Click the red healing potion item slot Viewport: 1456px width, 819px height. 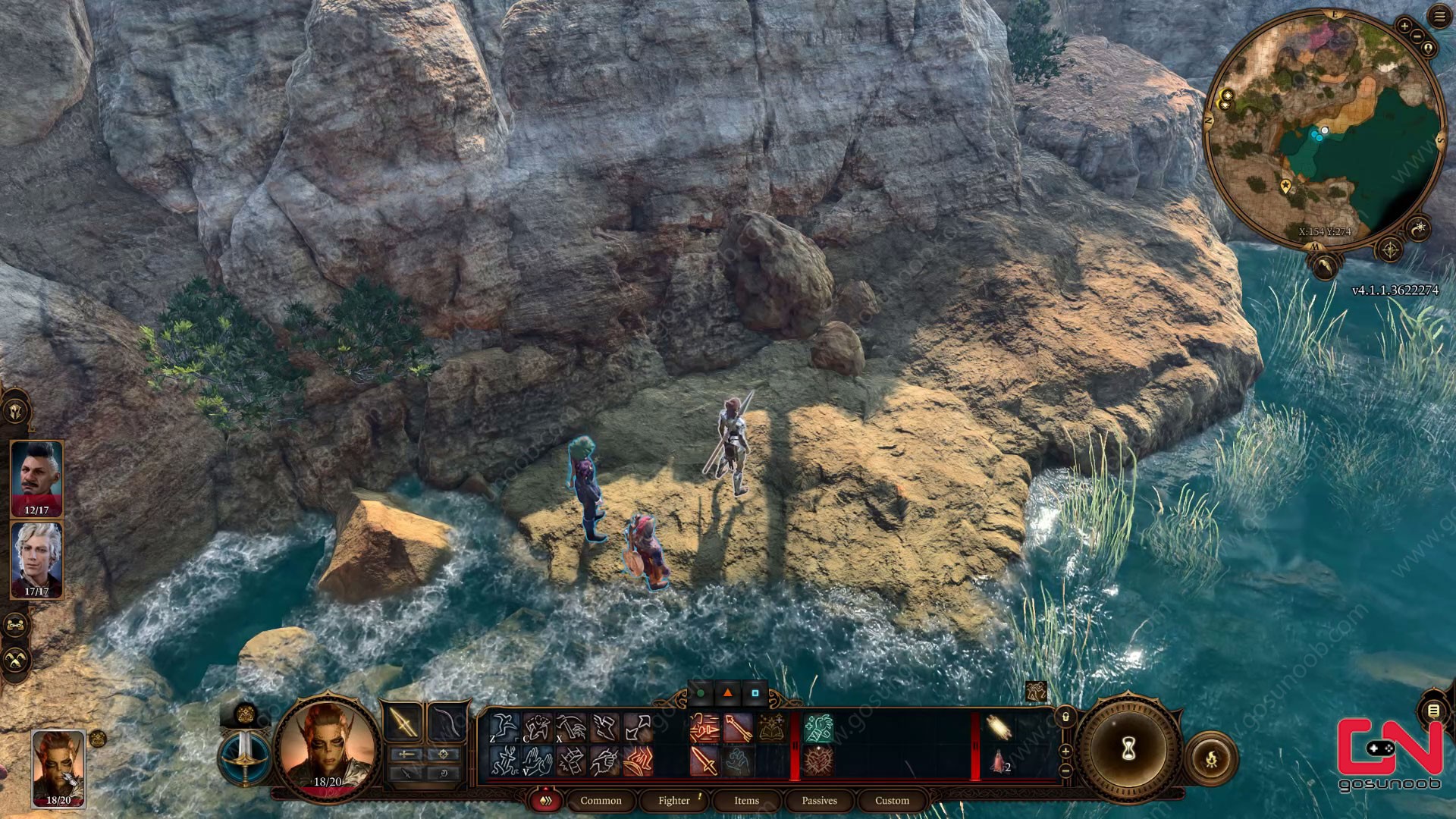tap(999, 759)
